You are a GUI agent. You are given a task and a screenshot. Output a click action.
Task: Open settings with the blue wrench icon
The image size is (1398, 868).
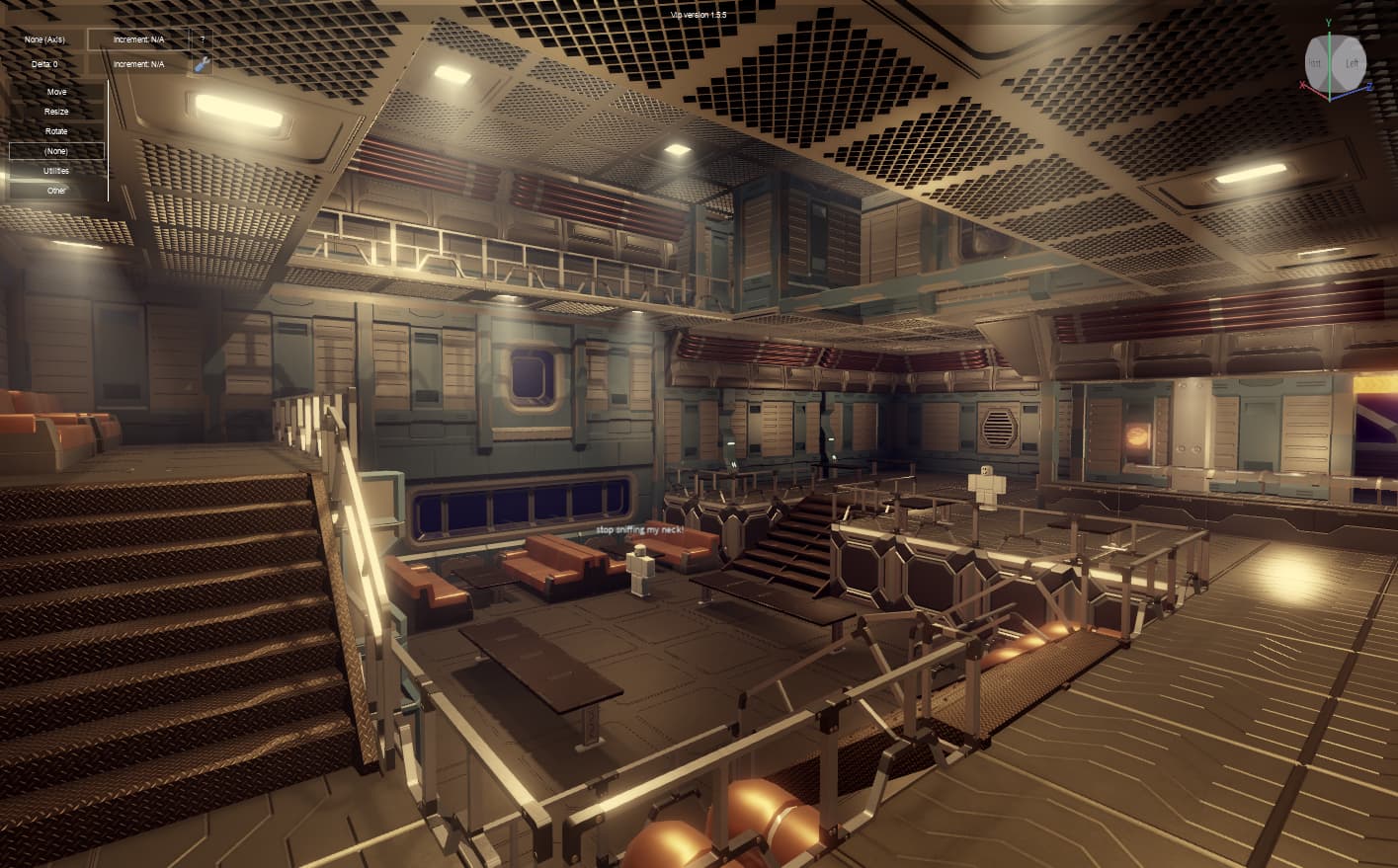pos(203,65)
